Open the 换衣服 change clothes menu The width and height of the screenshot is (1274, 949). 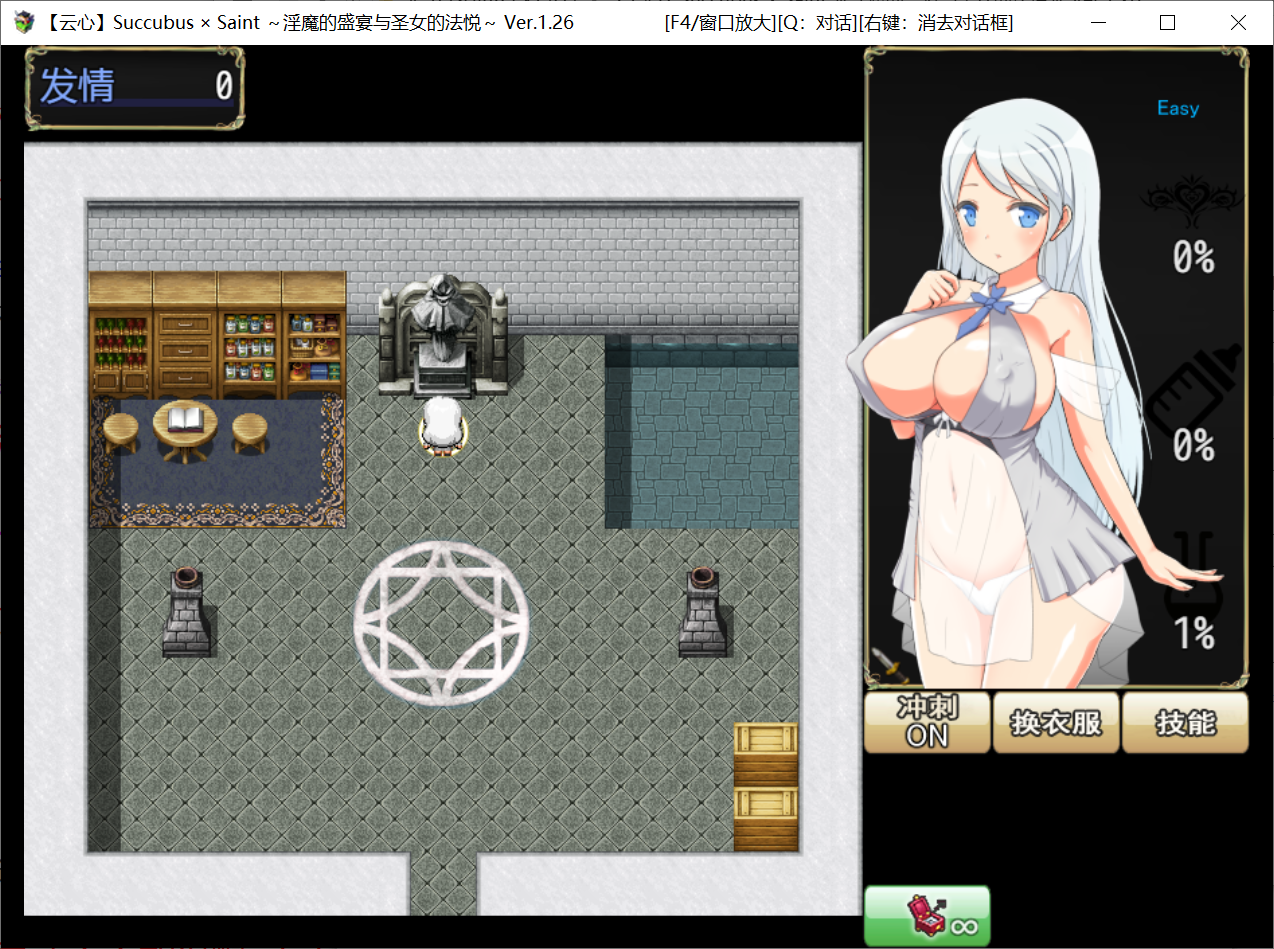tap(1056, 722)
